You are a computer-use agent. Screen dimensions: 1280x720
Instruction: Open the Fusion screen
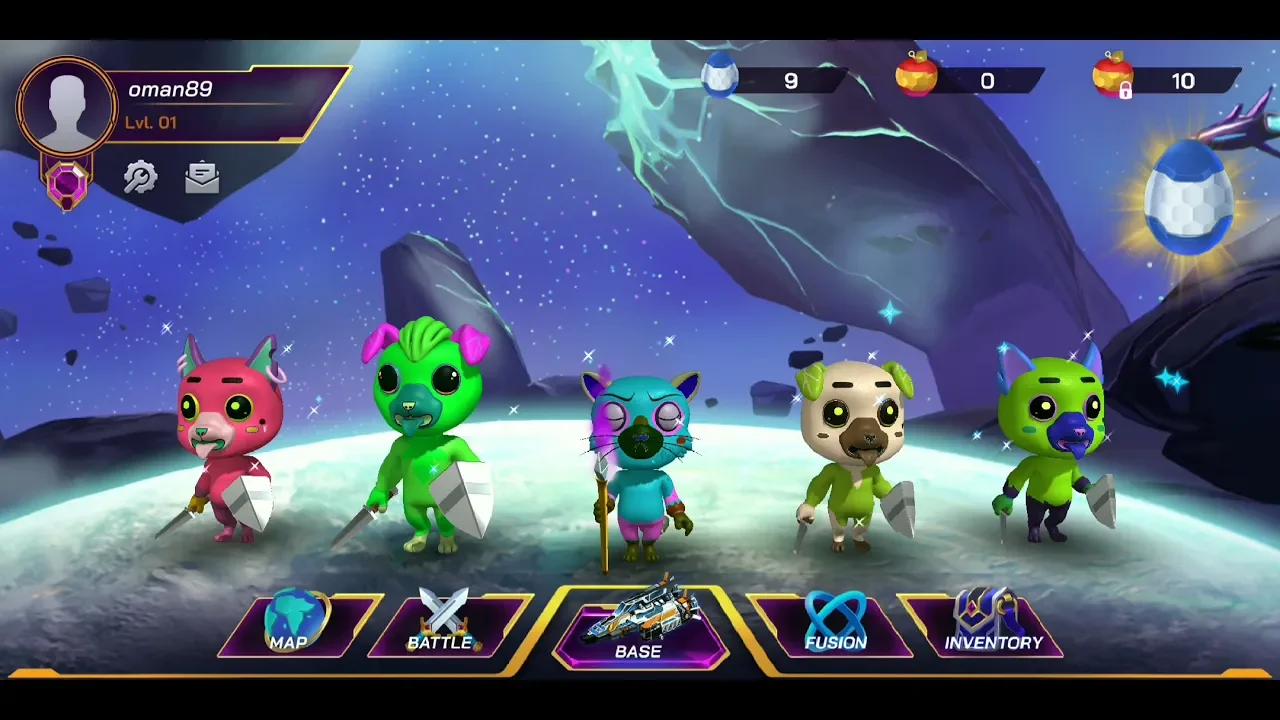(835, 626)
